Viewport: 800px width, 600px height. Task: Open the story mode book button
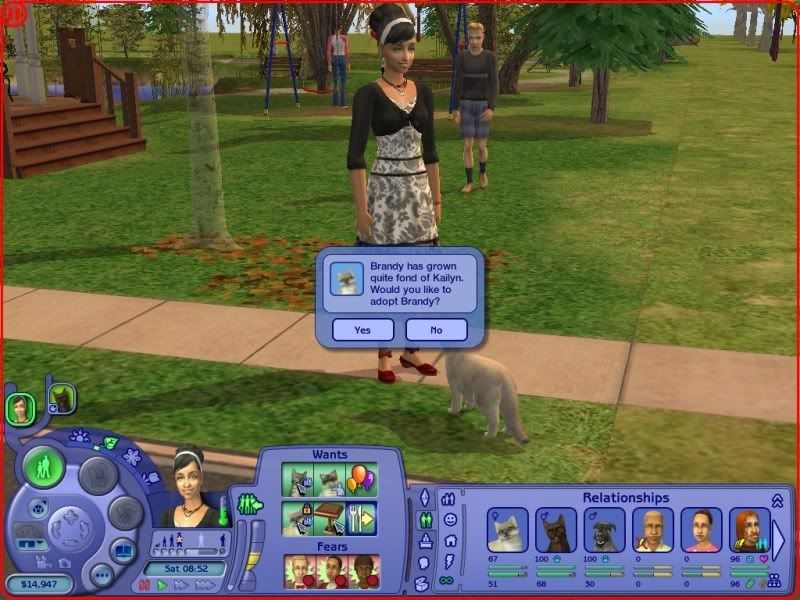pyautogui.click(x=123, y=549)
